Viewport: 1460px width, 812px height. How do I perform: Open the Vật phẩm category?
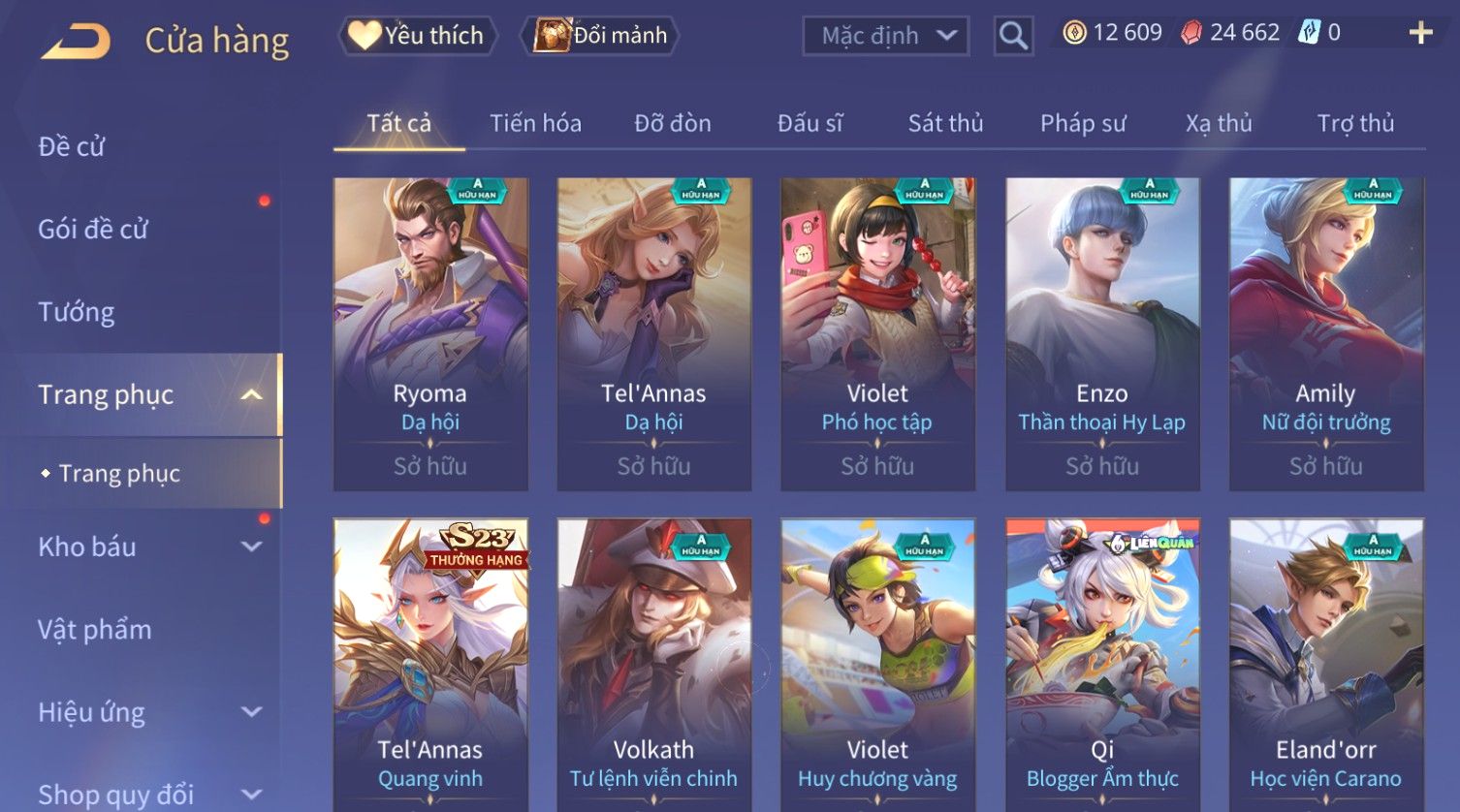pos(95,630)
